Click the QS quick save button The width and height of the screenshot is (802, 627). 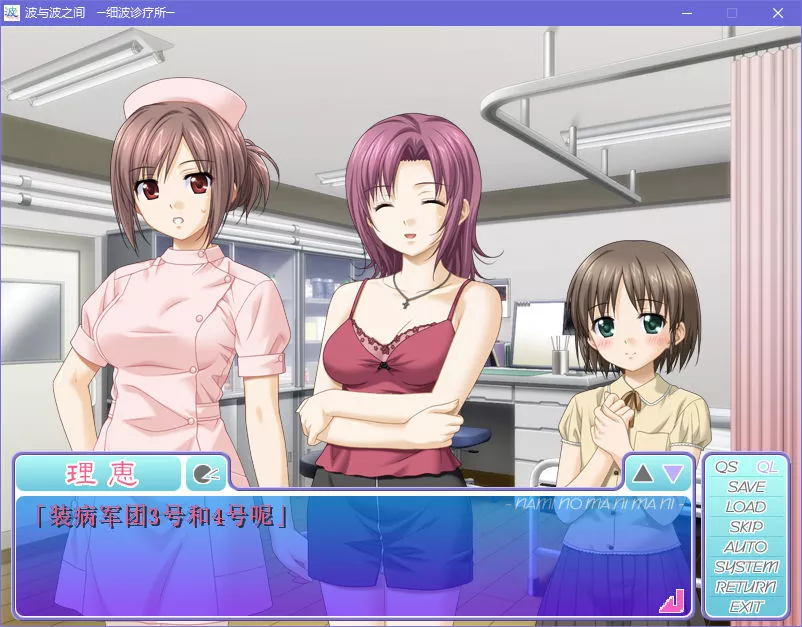point(727,467)
